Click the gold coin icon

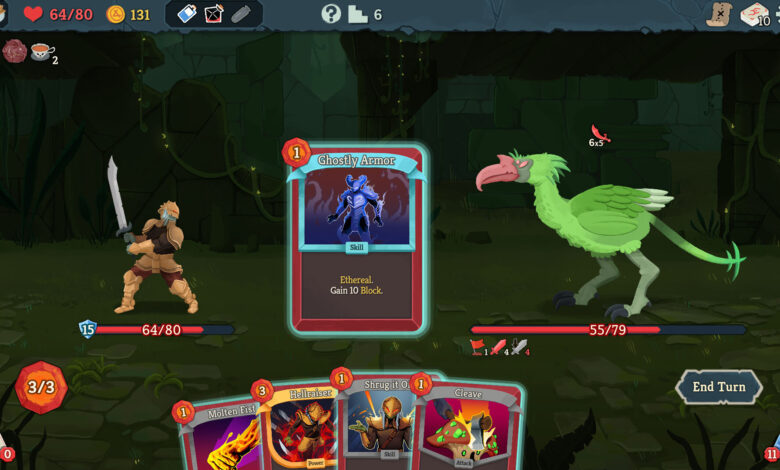[x=116, y=14]
